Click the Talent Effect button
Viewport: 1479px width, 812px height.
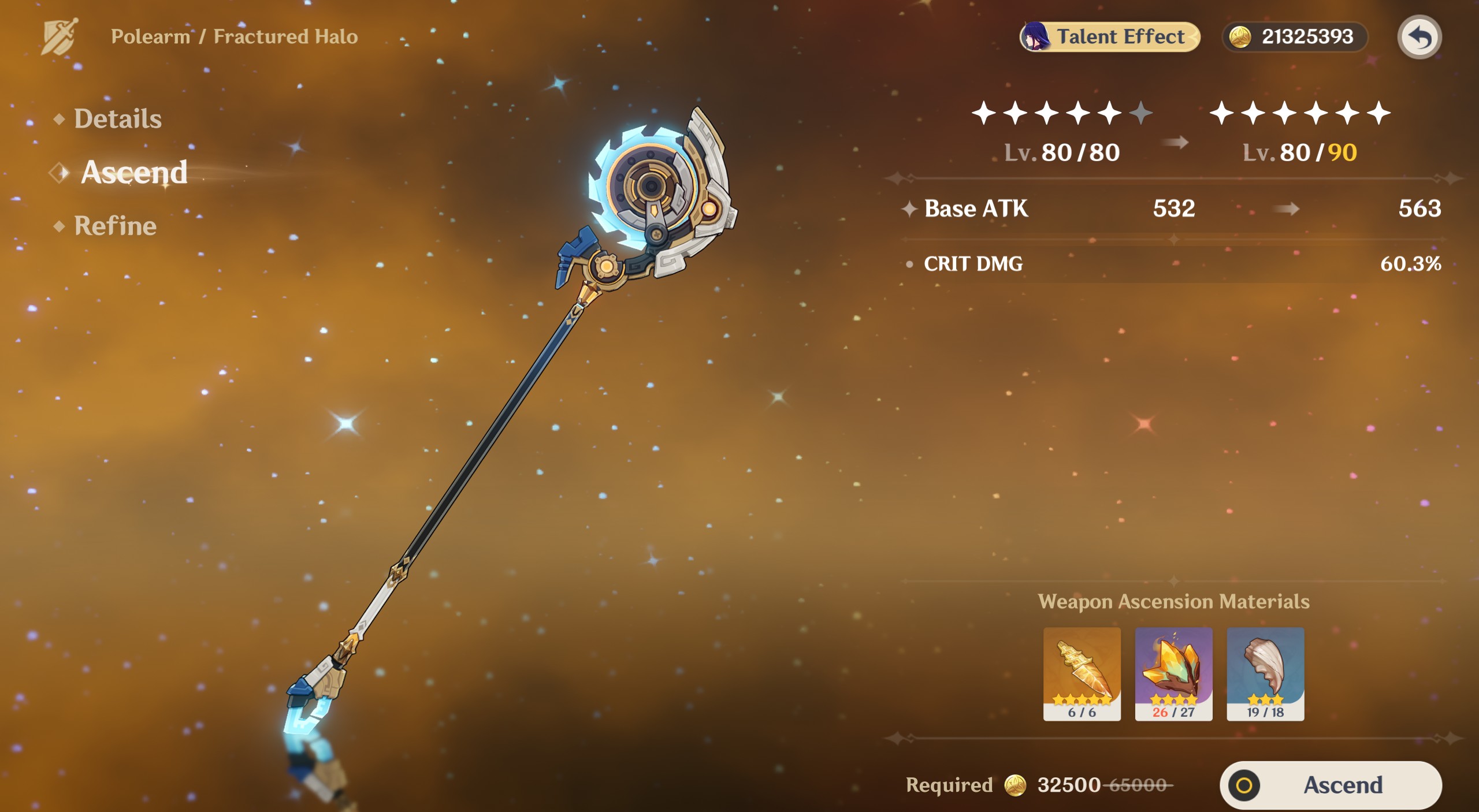click(x=1109, y=37)
